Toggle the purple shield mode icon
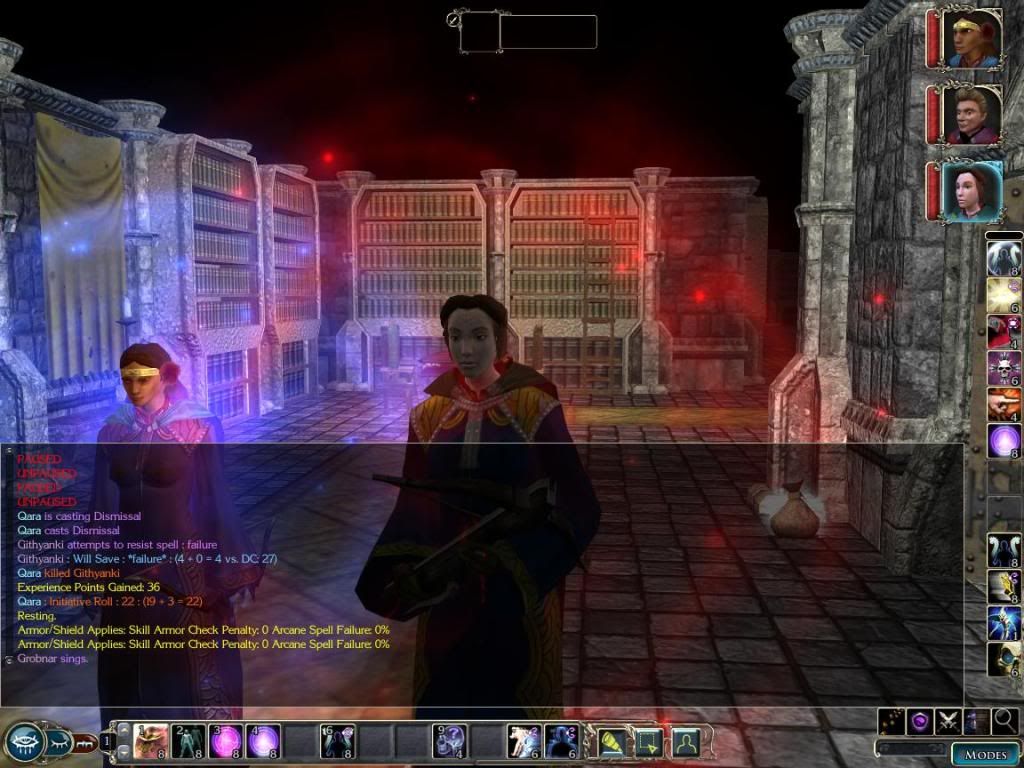The width and height of the screenshot is (1024, 768). pyautogui.click(x=919, y=720)
